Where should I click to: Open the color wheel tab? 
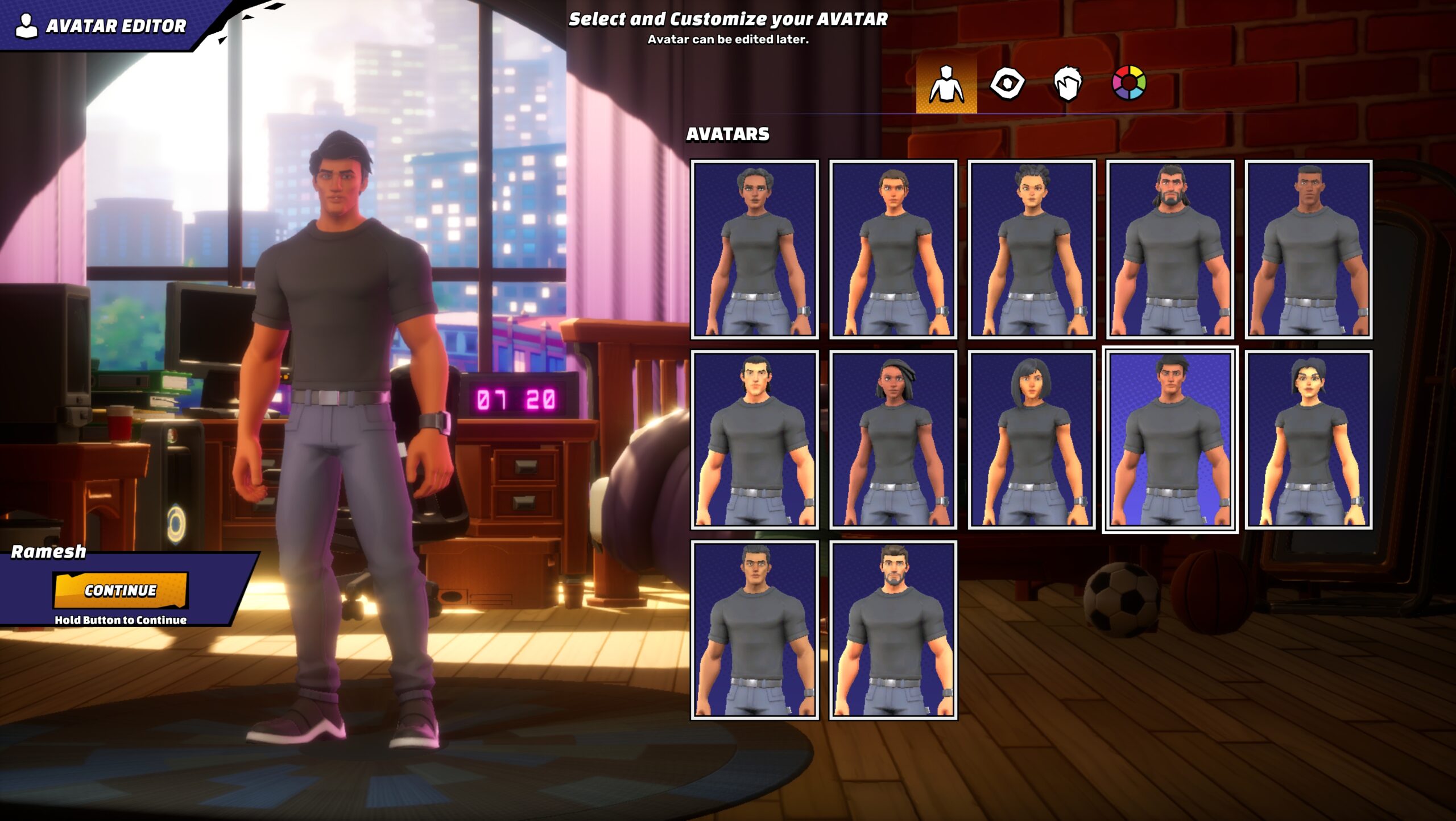tap(1129, 83)
